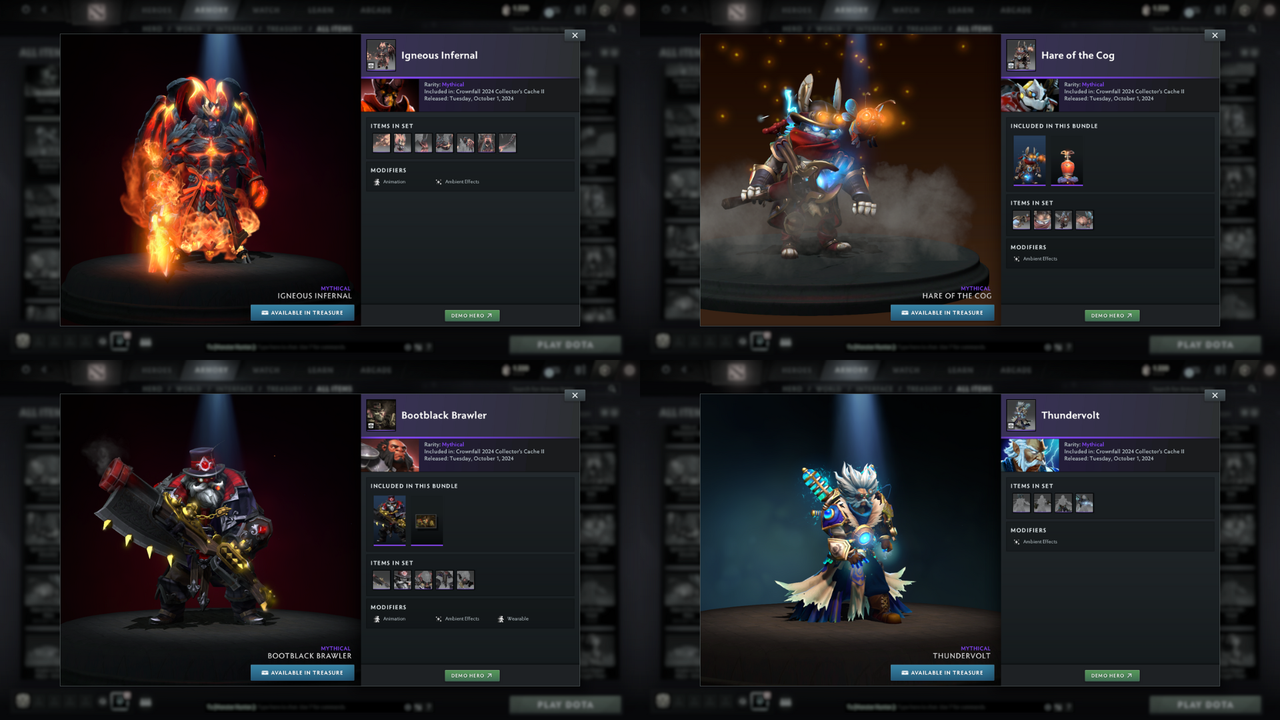Select the first item thumbnail in Thundervolt's set
The width and height of the screenshot is (1280, 720).
1021,503
